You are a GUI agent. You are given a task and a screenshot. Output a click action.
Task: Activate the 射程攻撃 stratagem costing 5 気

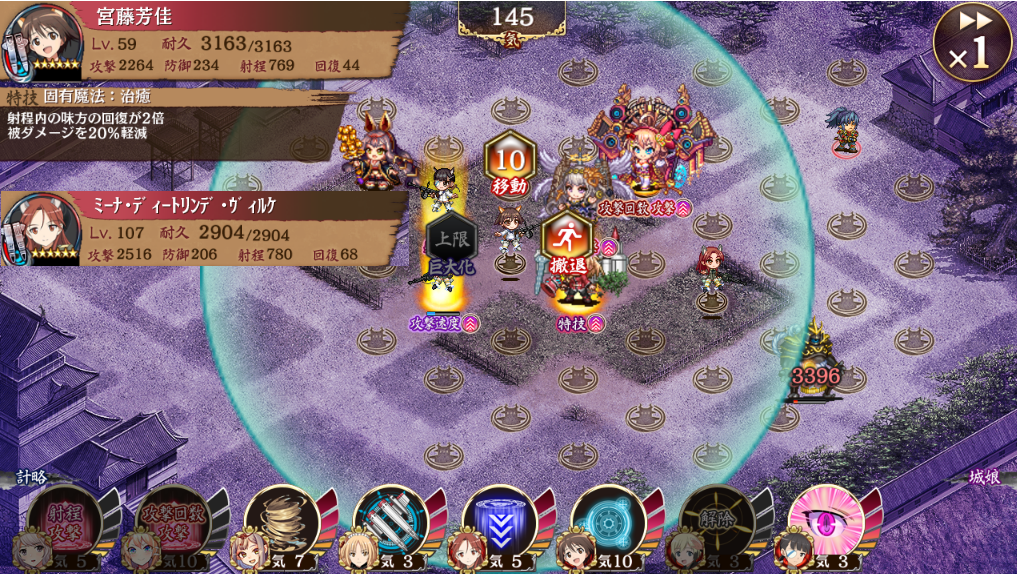point(64,520)
